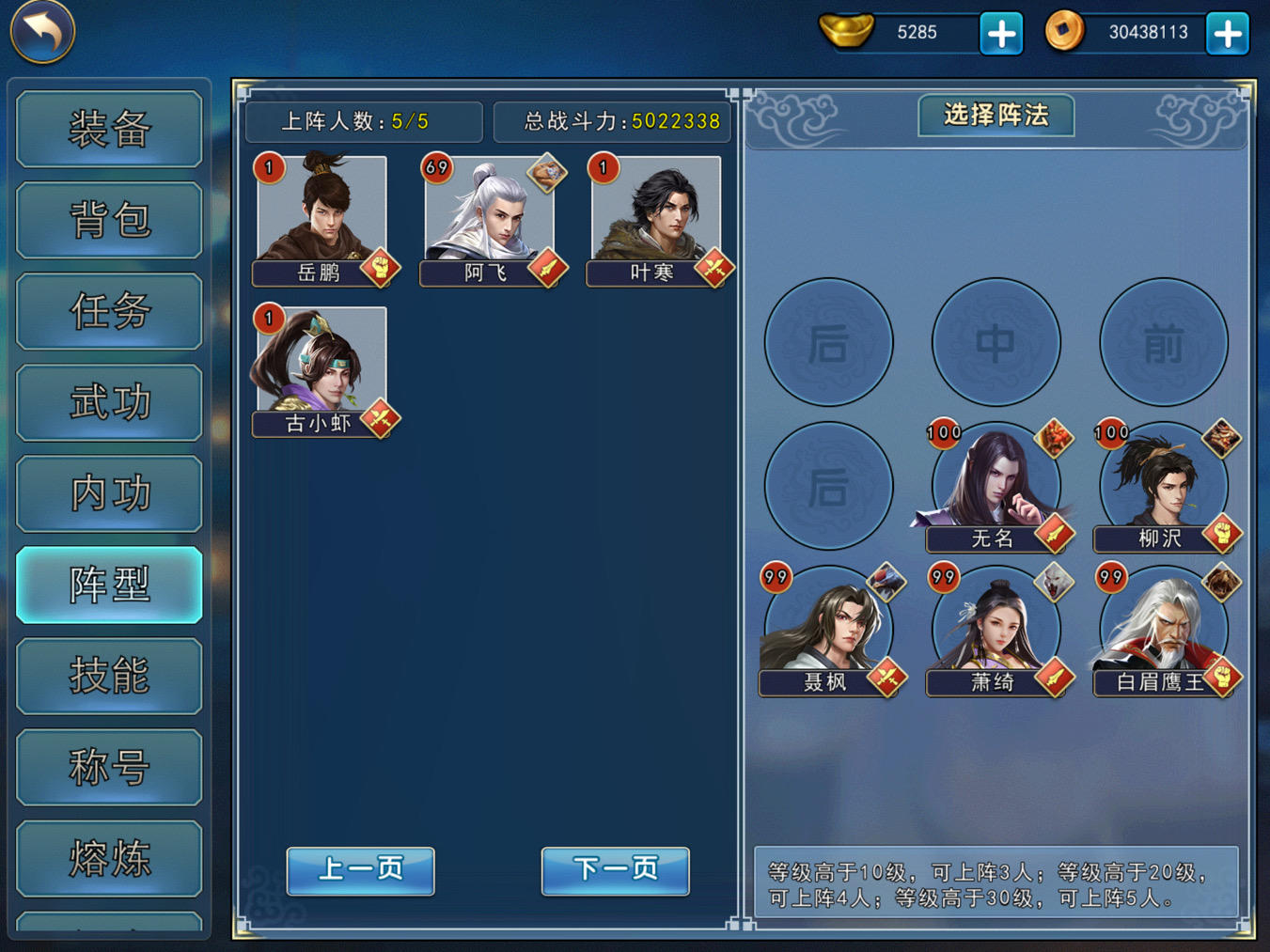Open the 背包 backpack menu
1270x952 pixels.
[109, 220]
